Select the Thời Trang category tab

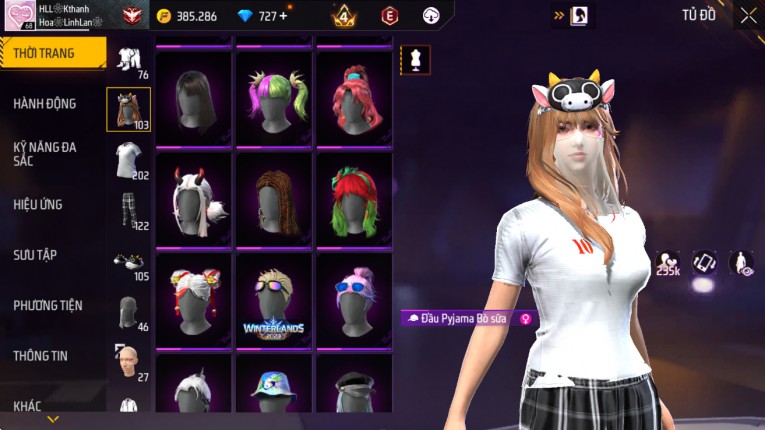50,53
